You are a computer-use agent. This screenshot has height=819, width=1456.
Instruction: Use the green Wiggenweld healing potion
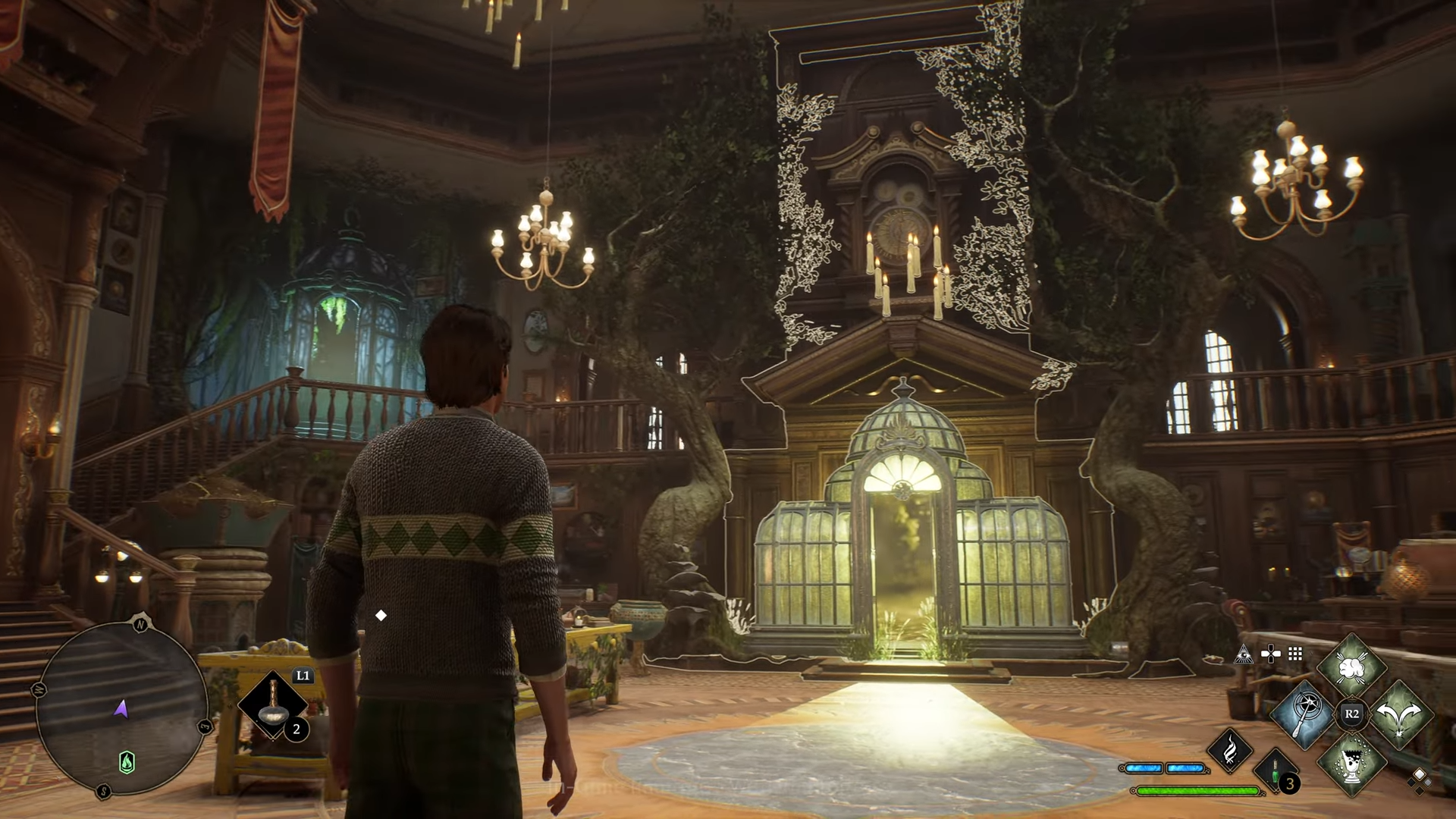tap(1276, 771)
